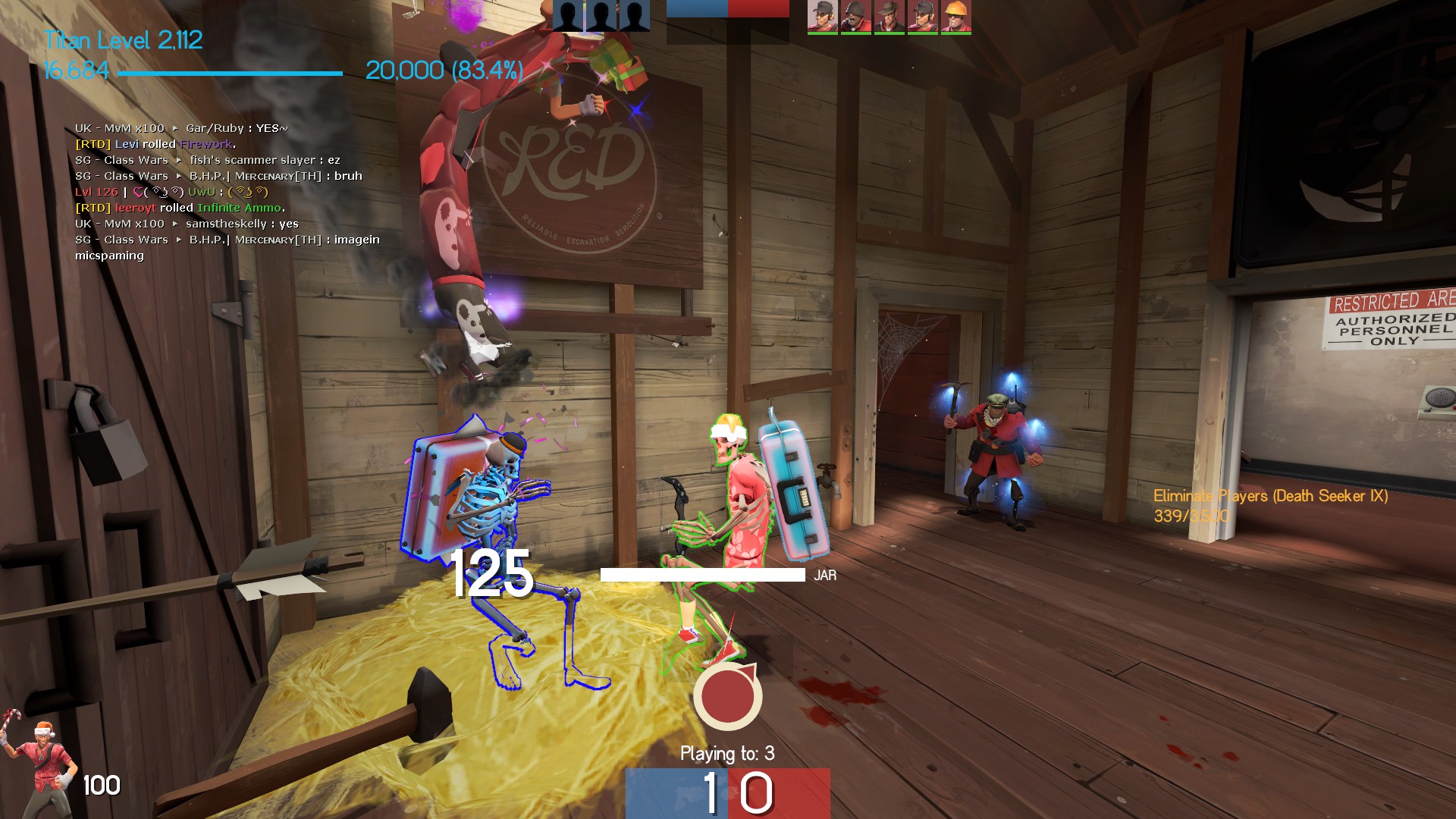Screen dimensions: 1456x819
Task: Select the RED Sniper team portrait
Action: (889, 17)
